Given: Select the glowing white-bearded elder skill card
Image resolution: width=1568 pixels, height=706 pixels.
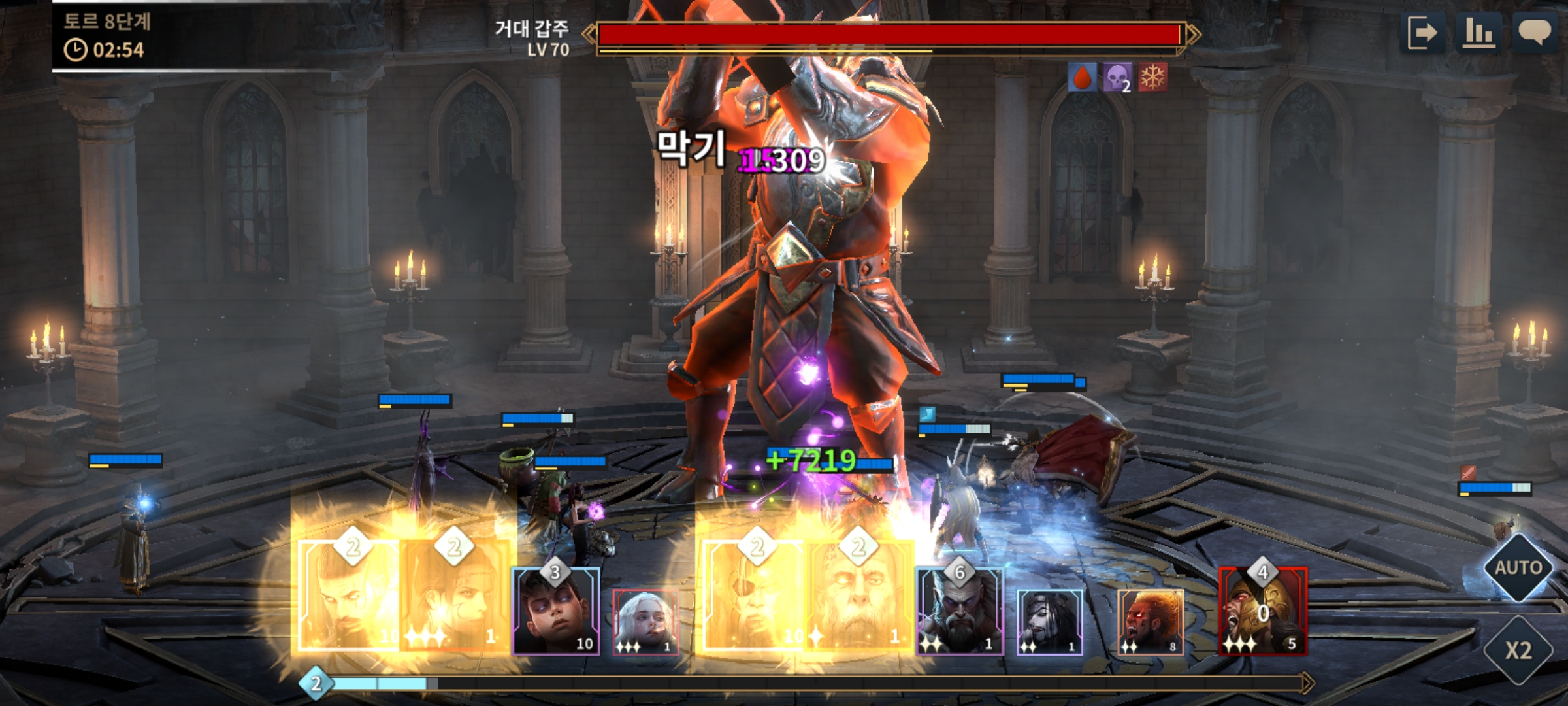Looking at the screenshot, I should pyautogui.click(x=859, y=596).
